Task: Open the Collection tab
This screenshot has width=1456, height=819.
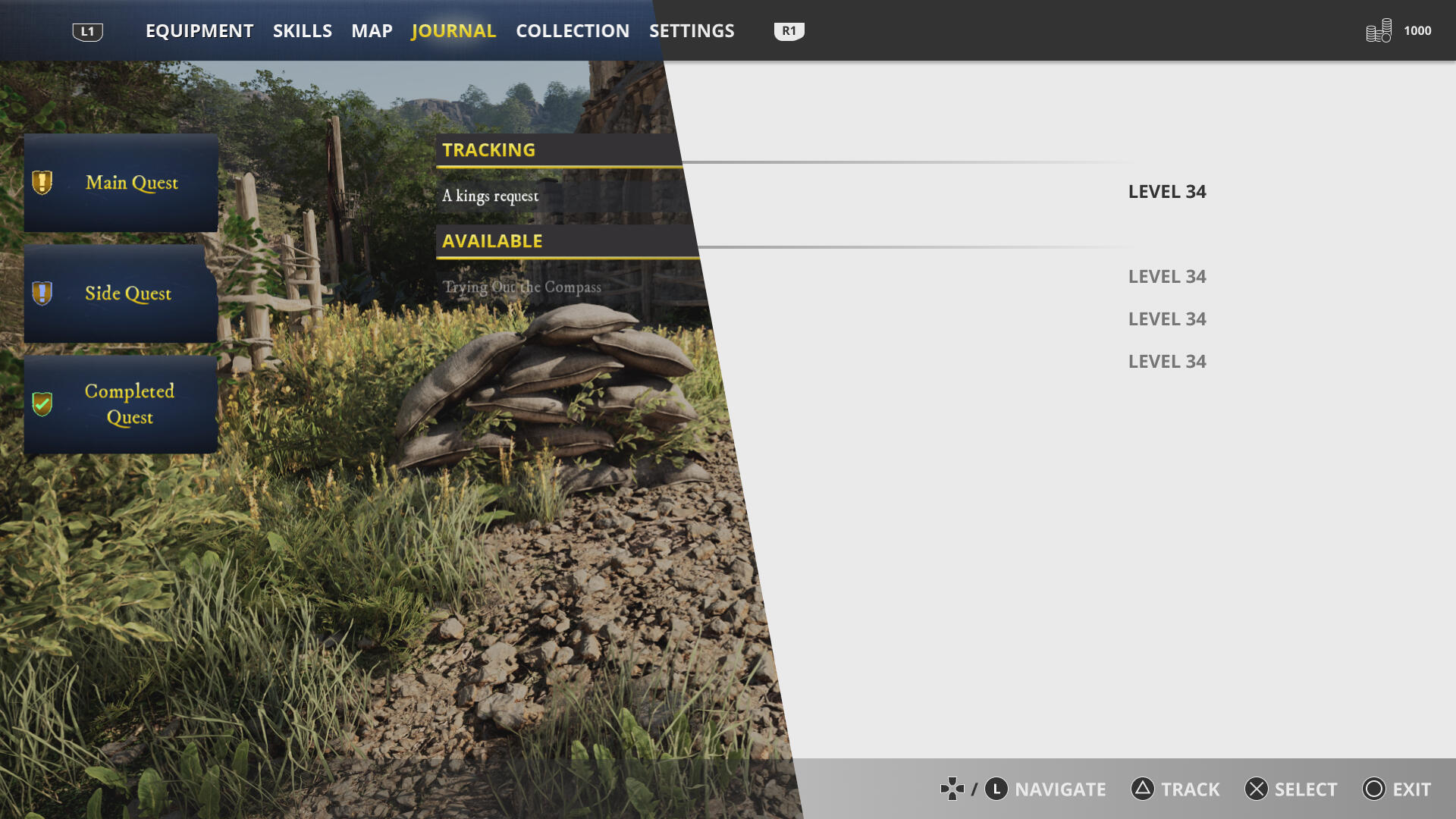Action: click(573, 31)
